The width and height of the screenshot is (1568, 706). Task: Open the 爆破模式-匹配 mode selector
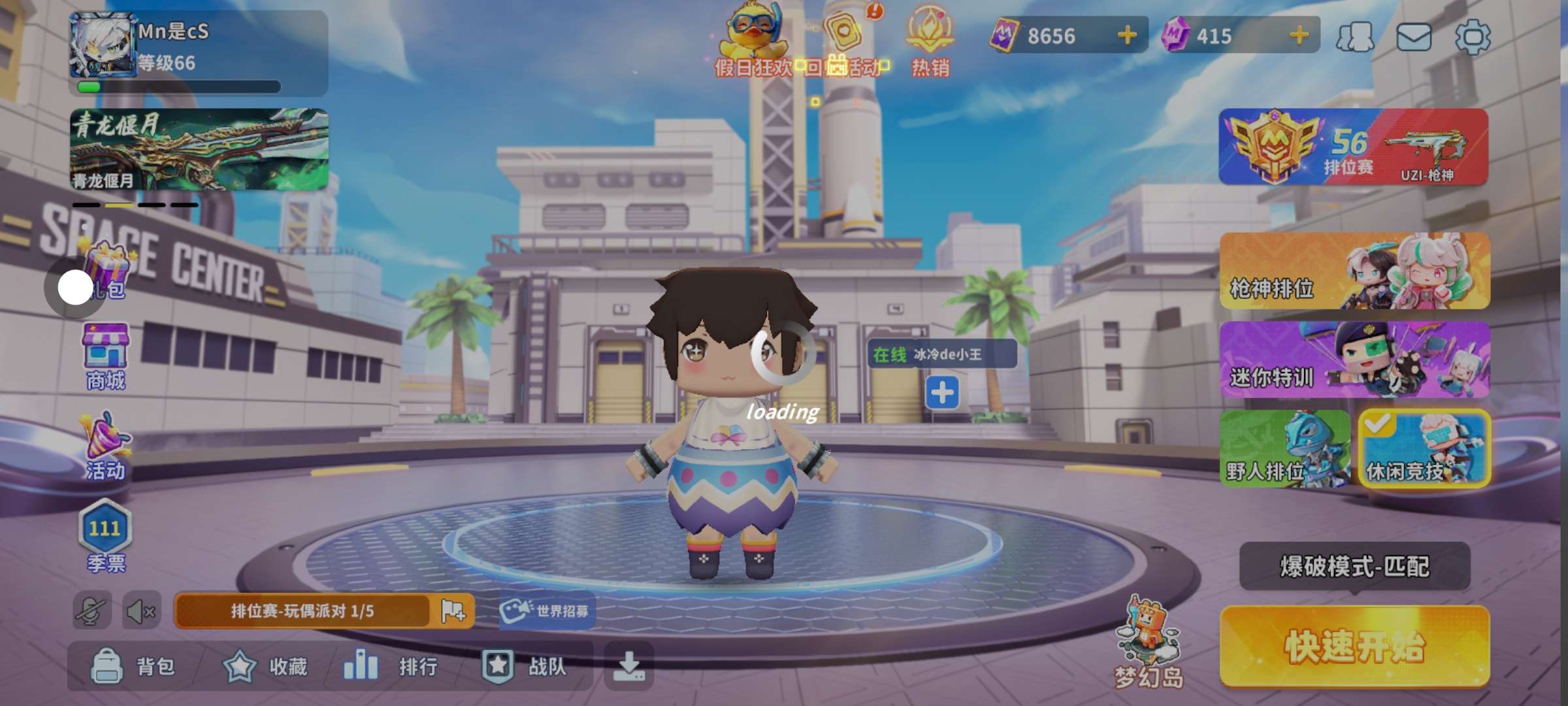pos(1354,566)
